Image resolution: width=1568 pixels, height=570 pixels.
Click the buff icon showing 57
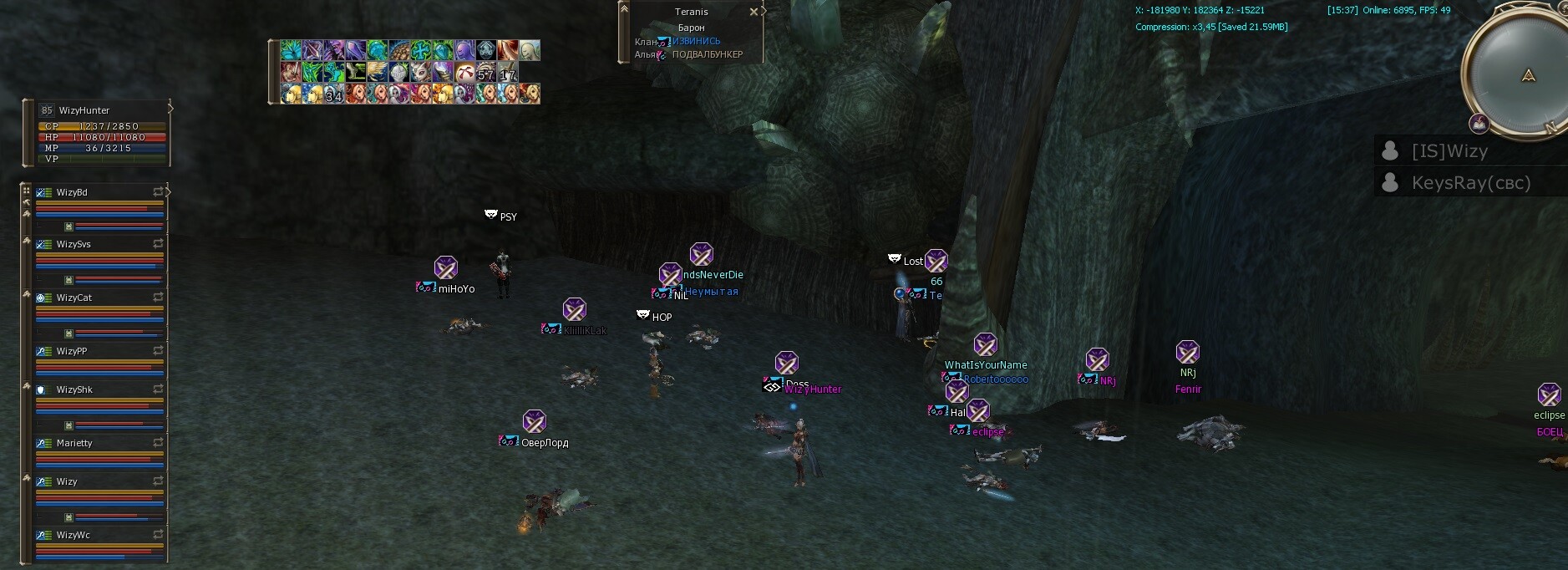[x=486, y=73]
